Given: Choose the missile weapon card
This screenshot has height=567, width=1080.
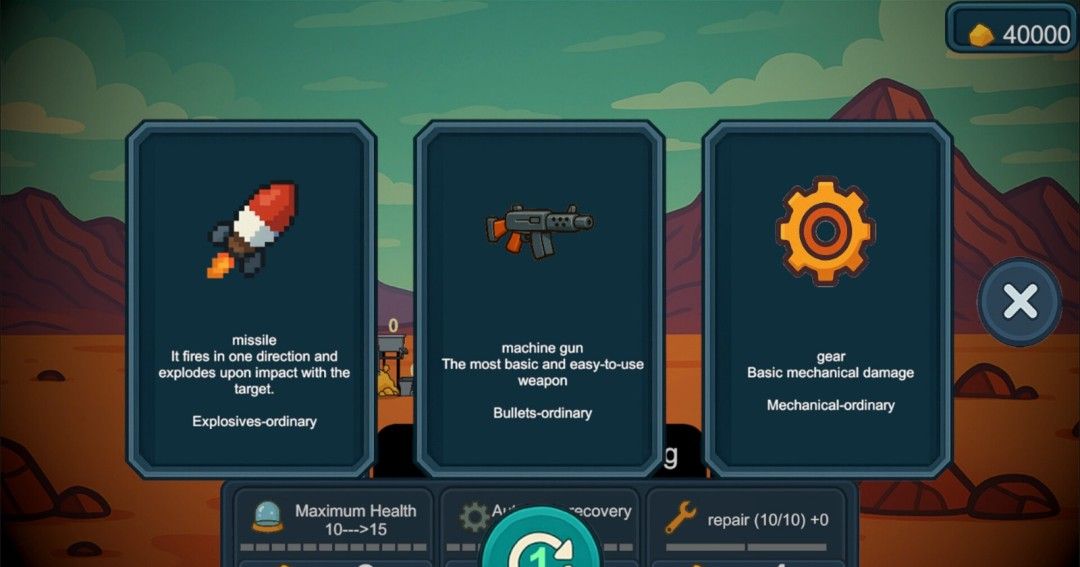Looking at the screenshot, I should click(x=251, y=299).
